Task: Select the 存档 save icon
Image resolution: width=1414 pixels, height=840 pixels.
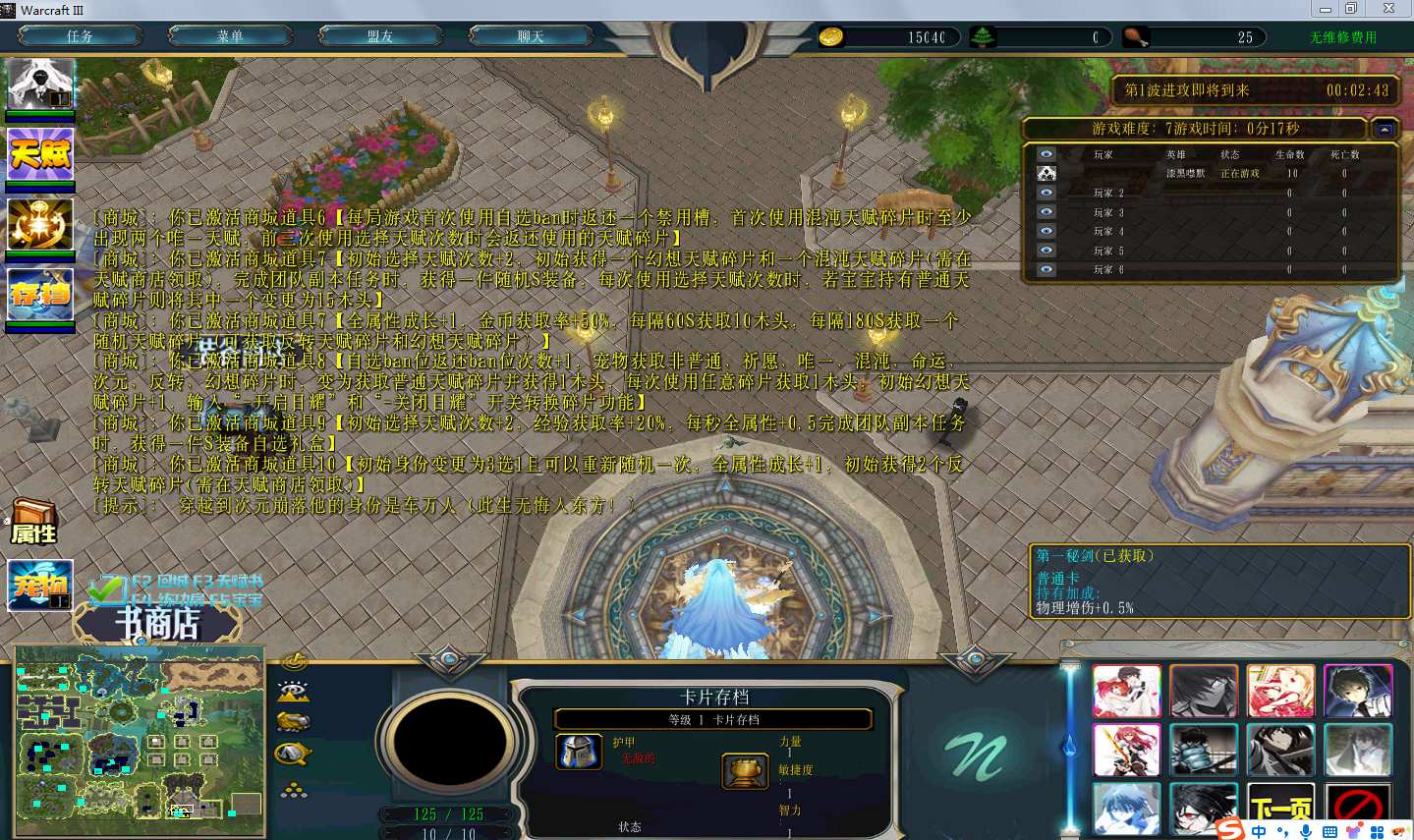Action: (40, 293)
